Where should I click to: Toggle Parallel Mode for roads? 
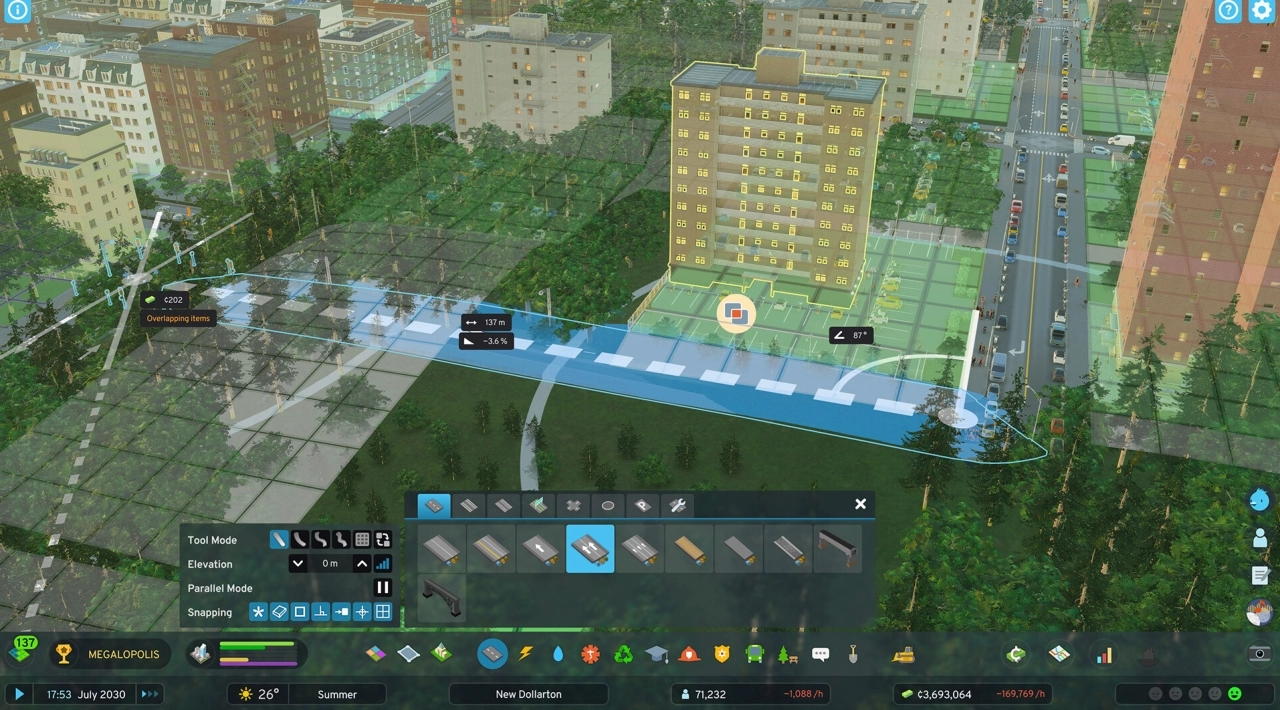coord(382,588)
